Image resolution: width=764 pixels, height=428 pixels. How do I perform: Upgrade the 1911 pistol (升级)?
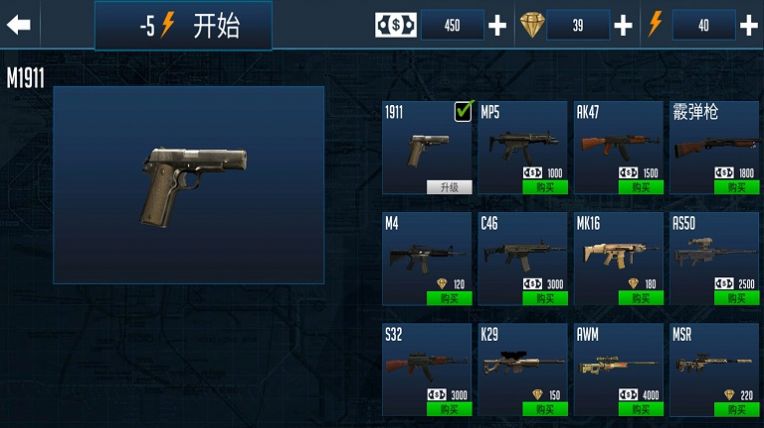(449, 187)
